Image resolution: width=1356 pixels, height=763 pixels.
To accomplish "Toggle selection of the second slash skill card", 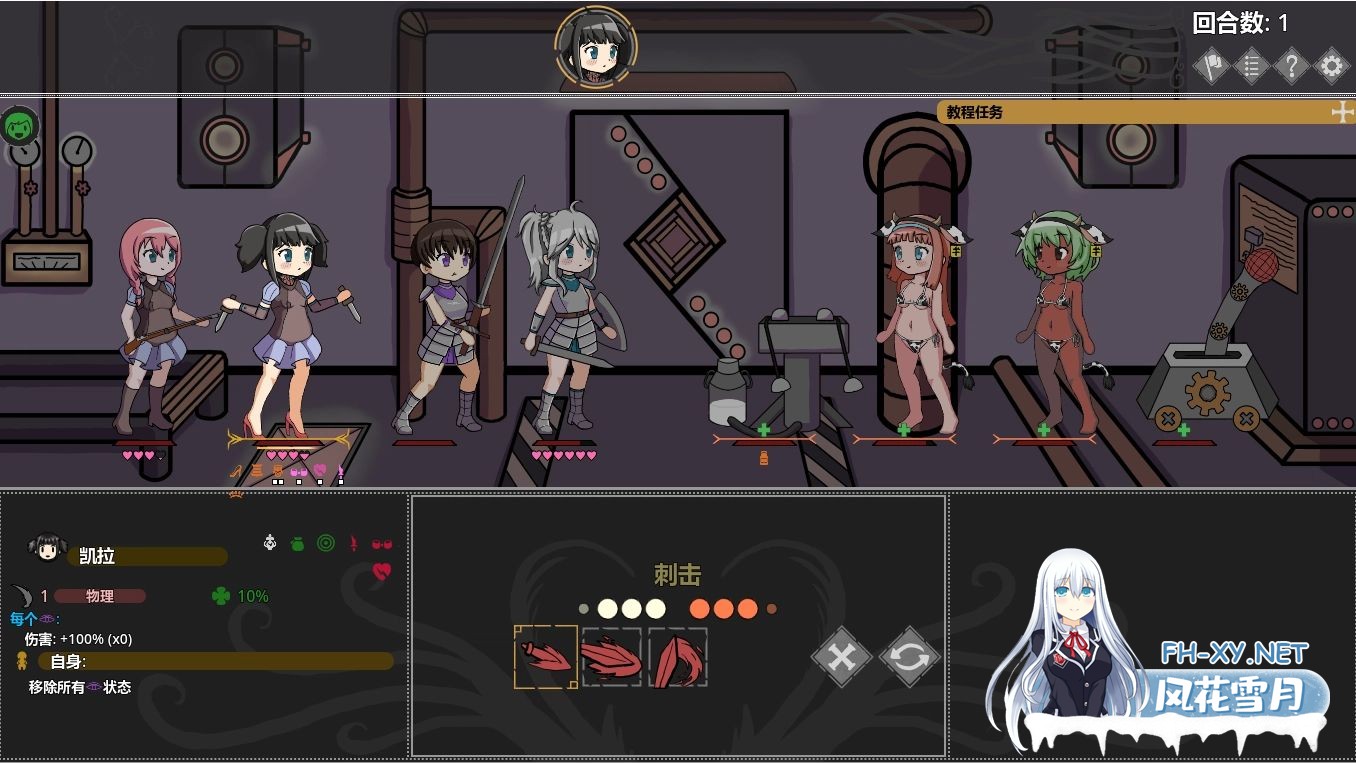I will click(x=611, y=657).
